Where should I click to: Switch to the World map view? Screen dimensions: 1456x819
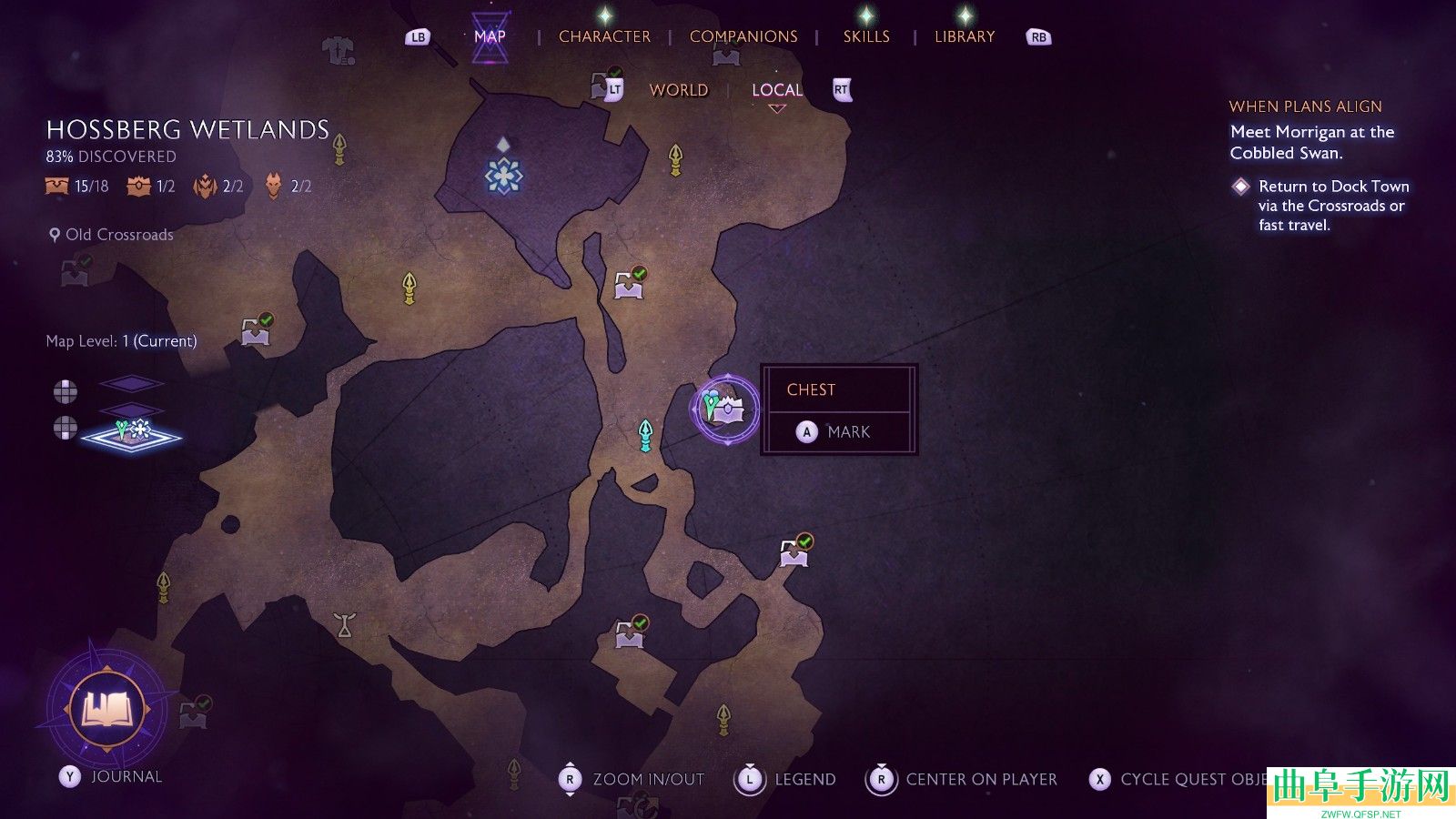point(679,90)
